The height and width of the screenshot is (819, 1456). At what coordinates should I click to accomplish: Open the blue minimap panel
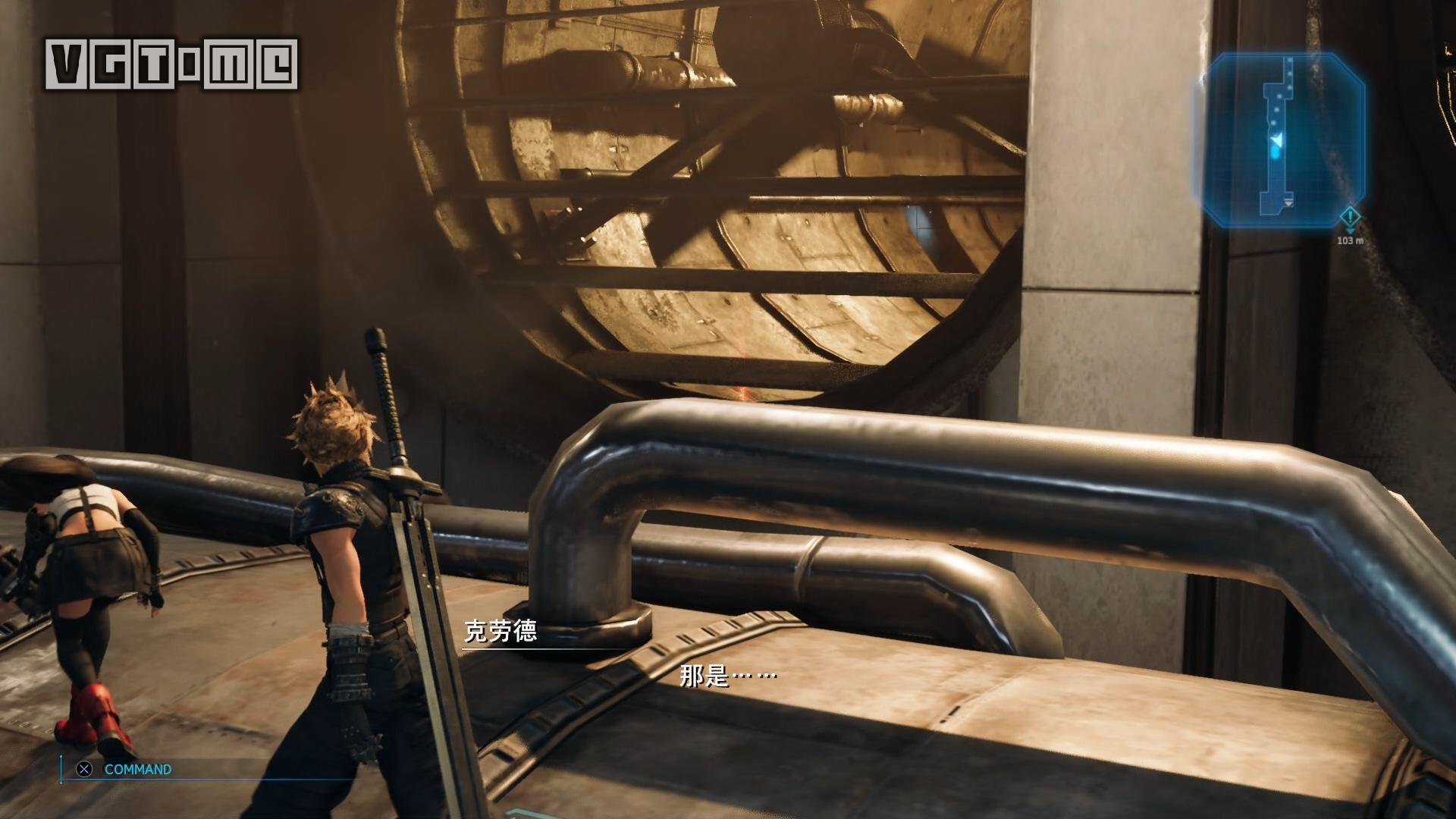[1280, 140]
